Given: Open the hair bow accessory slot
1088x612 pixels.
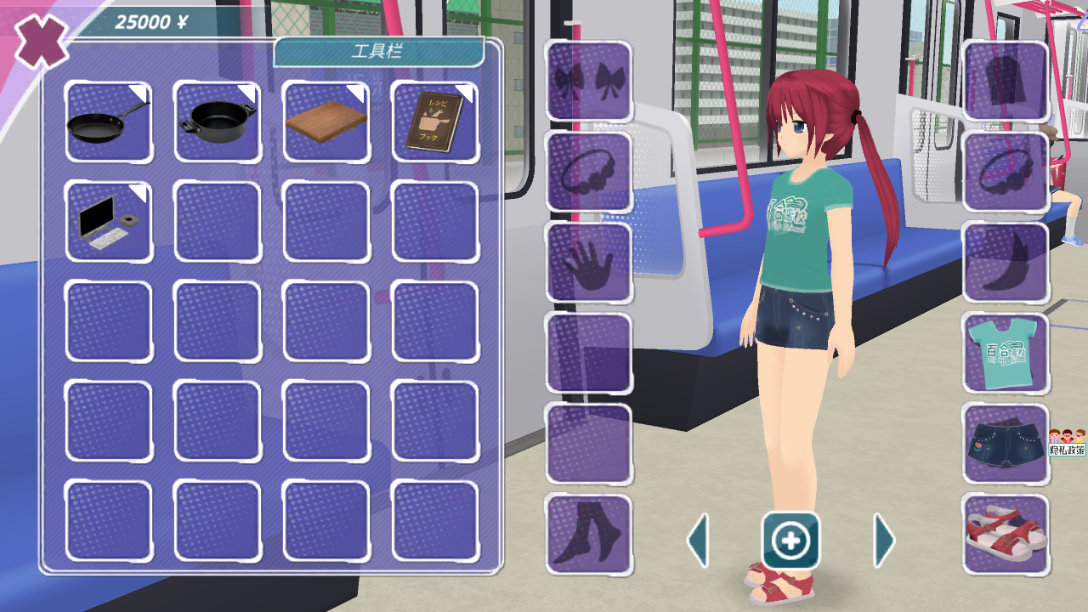Looking at the screenshot, I should point(588,82).
